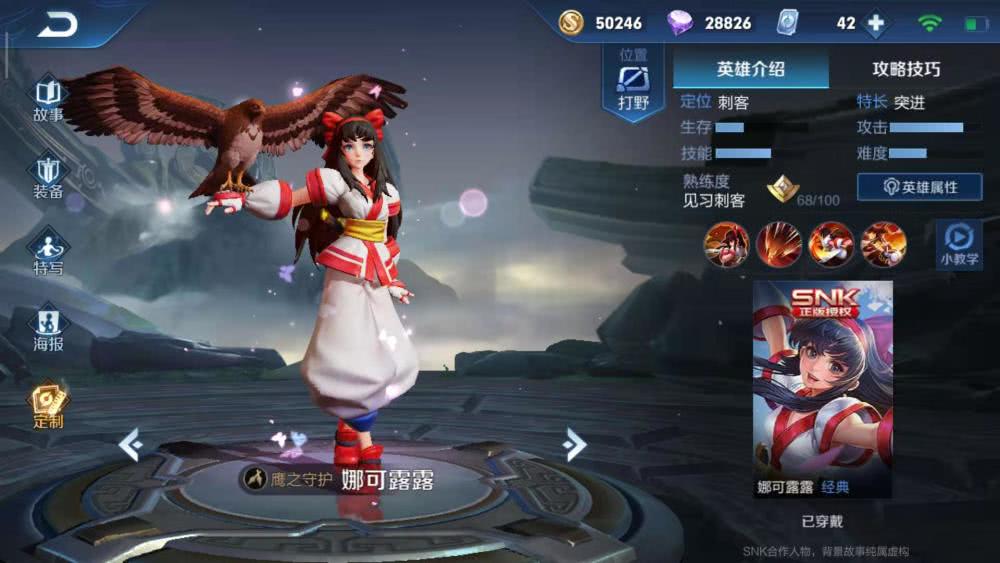Open the 英雄属性 hero attributes panel
Viewport: 1000px width, 563px height.
[x=919, y=187]
